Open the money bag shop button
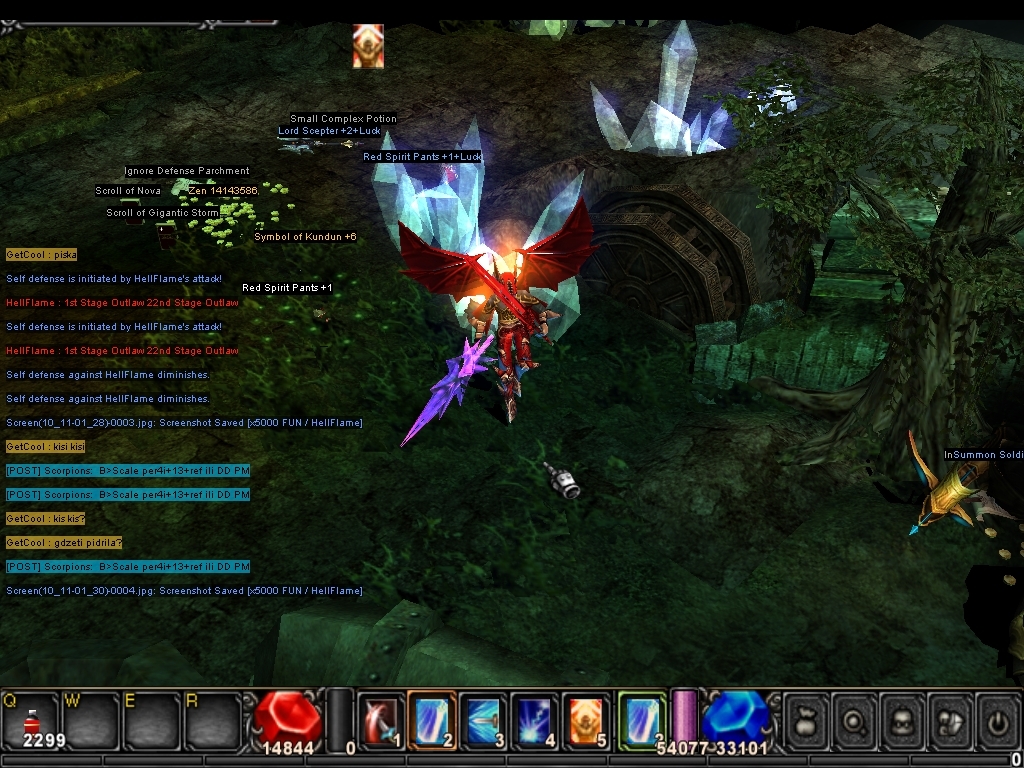Image resolution: width=1024 pixels, height=768 pixels. pyautogui.click(x=806, y=720)
